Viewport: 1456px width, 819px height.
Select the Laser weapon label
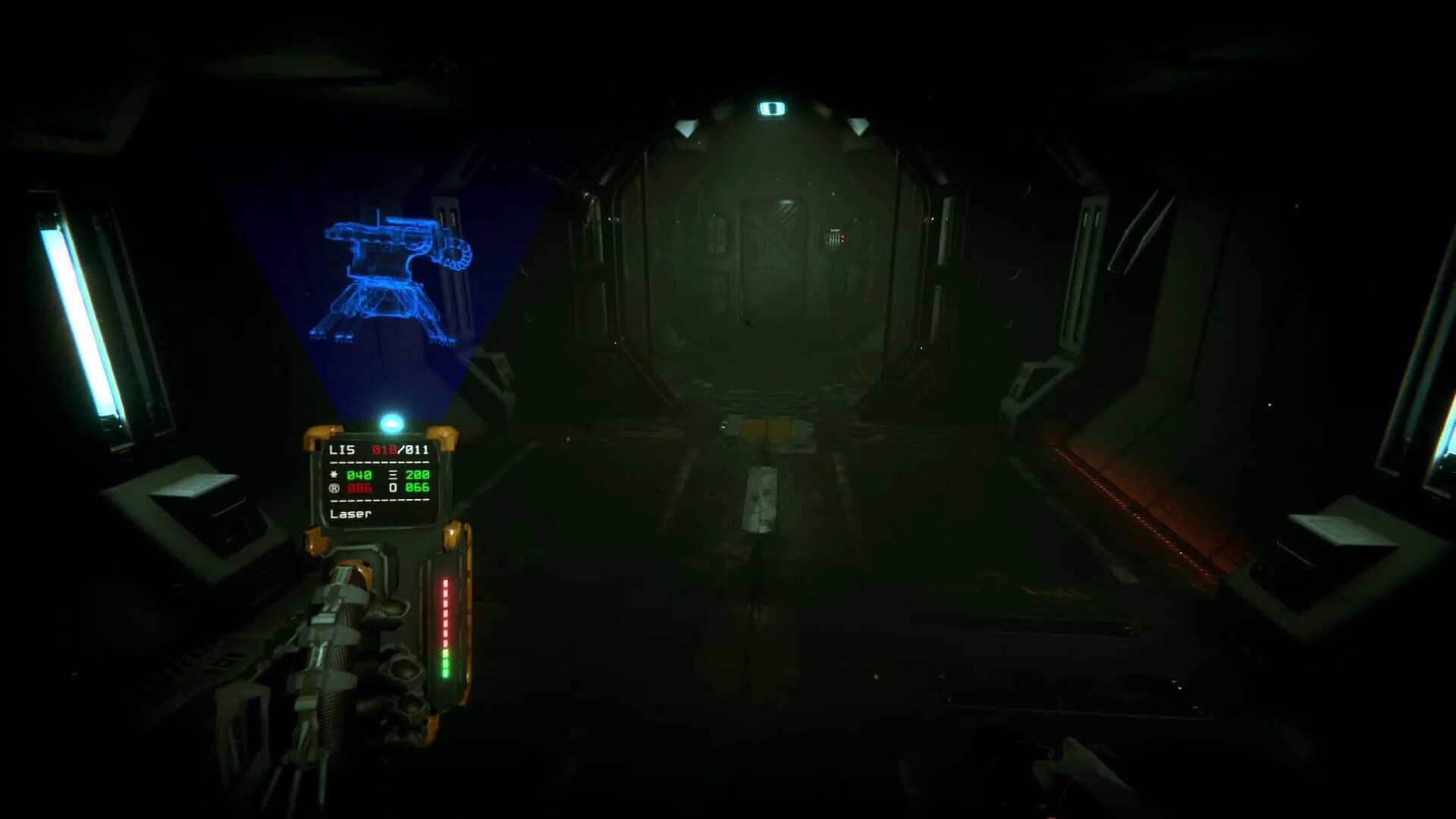(x=350, y=514)
